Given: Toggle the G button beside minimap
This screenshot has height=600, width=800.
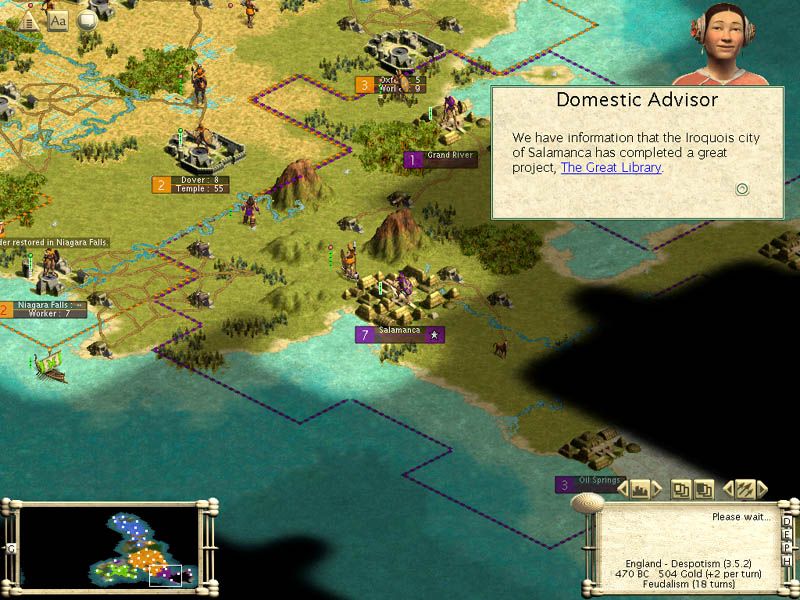Looking at the screenshot, I should point(11,548).
